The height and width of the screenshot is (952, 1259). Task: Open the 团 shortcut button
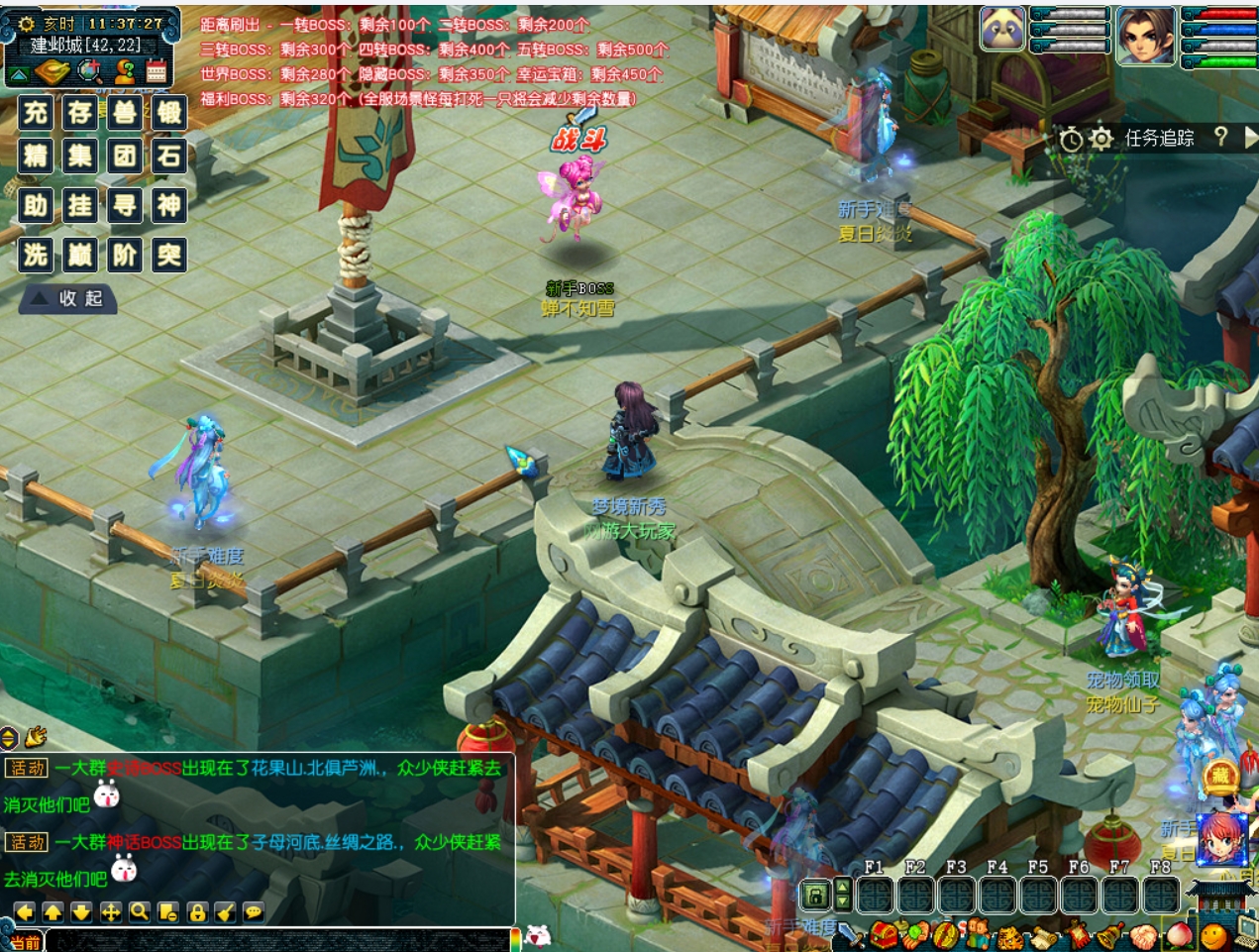(x=125, y=157)
